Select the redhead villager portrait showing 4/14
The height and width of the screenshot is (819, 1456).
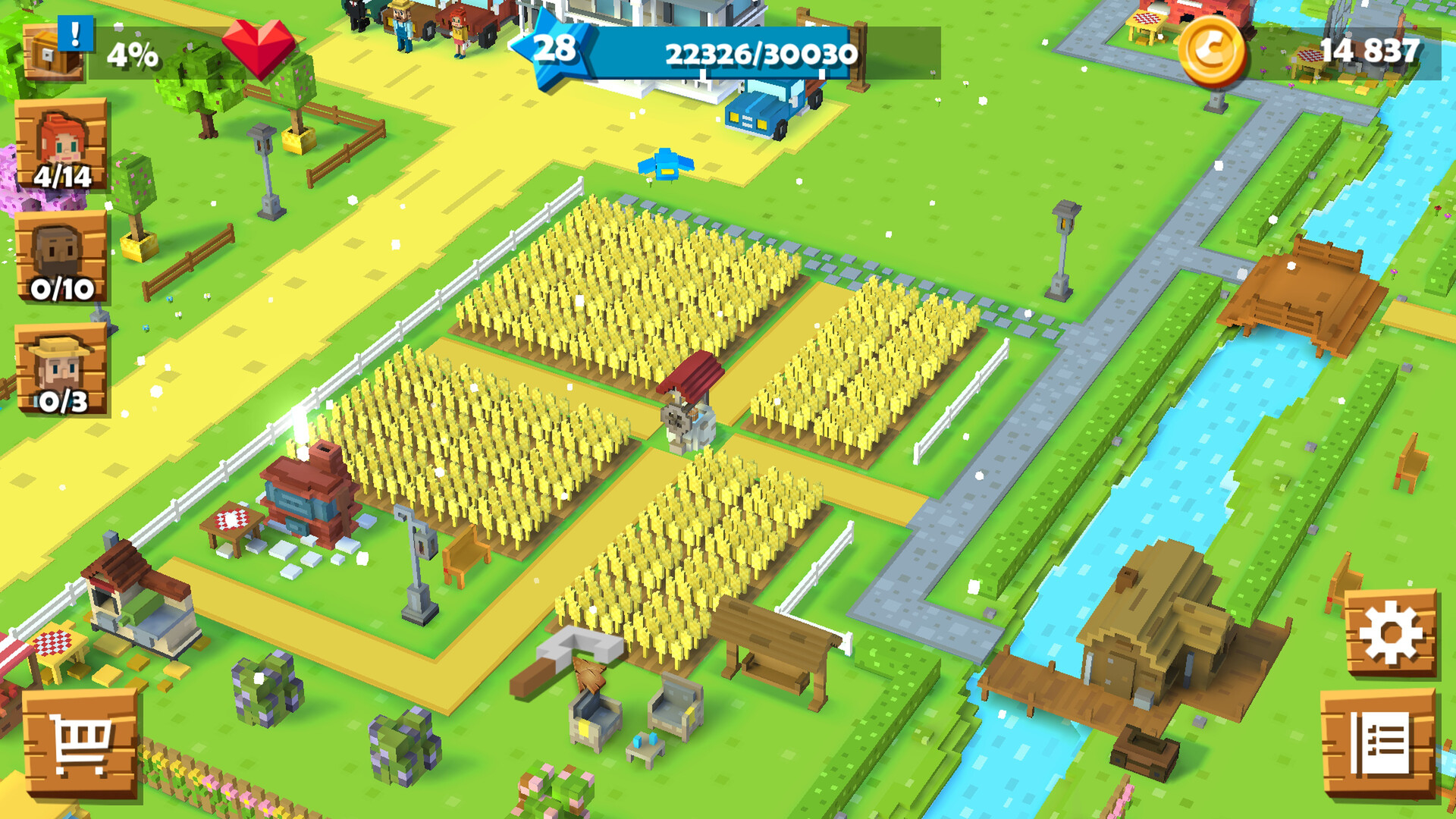tap(64, 144)
